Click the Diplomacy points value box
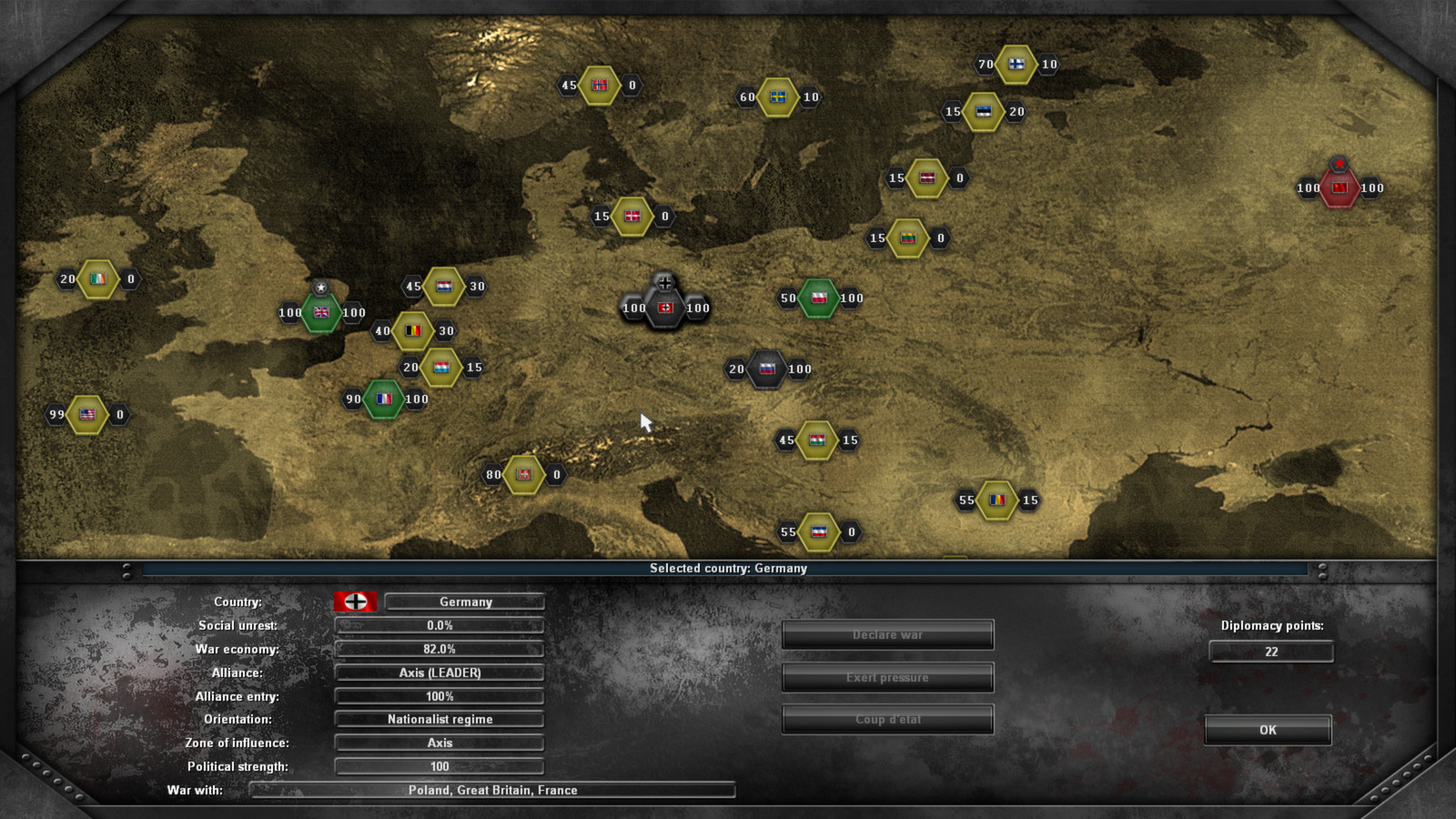This screenshot has height=819, width=1456. [x=1269, y=652]
